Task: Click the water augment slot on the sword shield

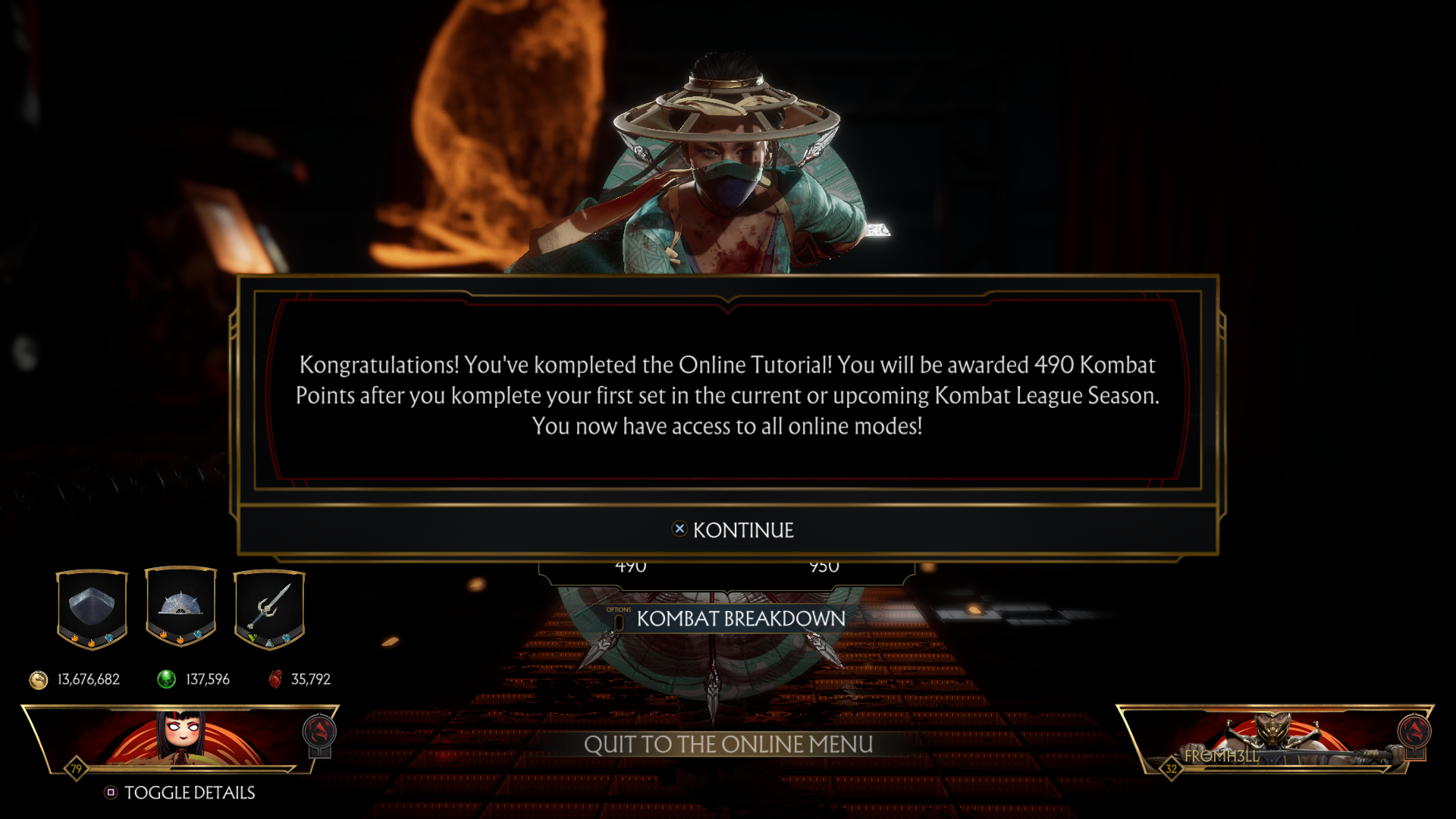Action: click(287, 638)
